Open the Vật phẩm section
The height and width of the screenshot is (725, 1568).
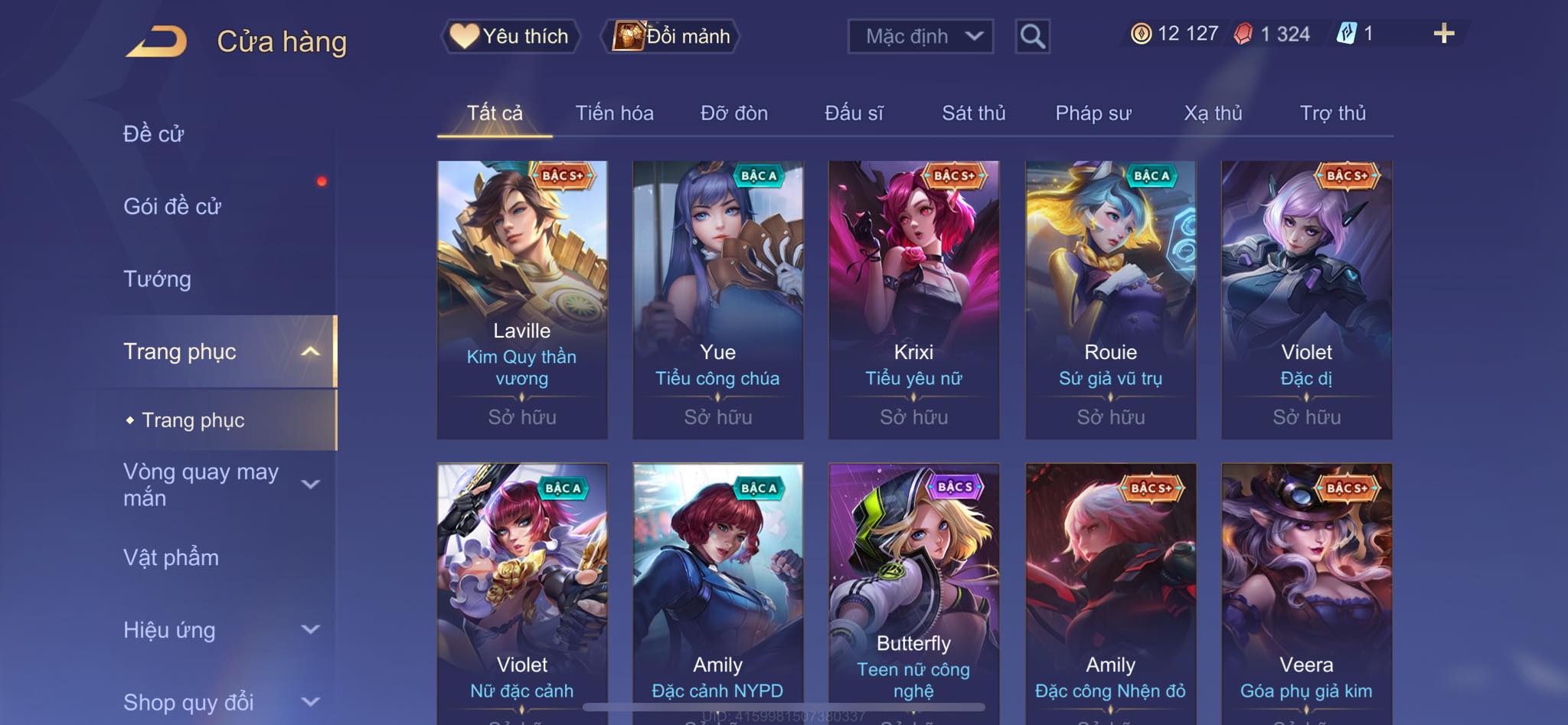coord(171,557)
